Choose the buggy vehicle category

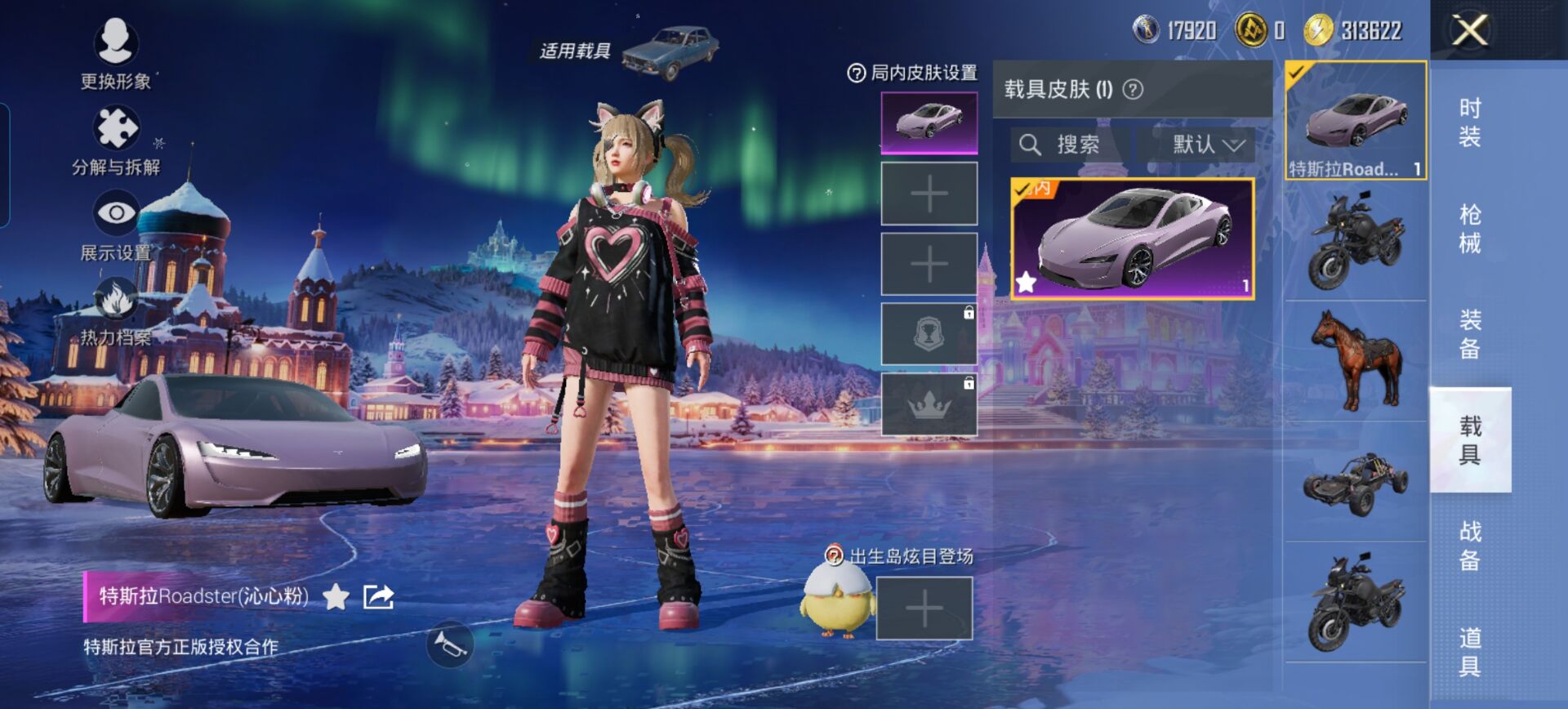(1356, 483)
